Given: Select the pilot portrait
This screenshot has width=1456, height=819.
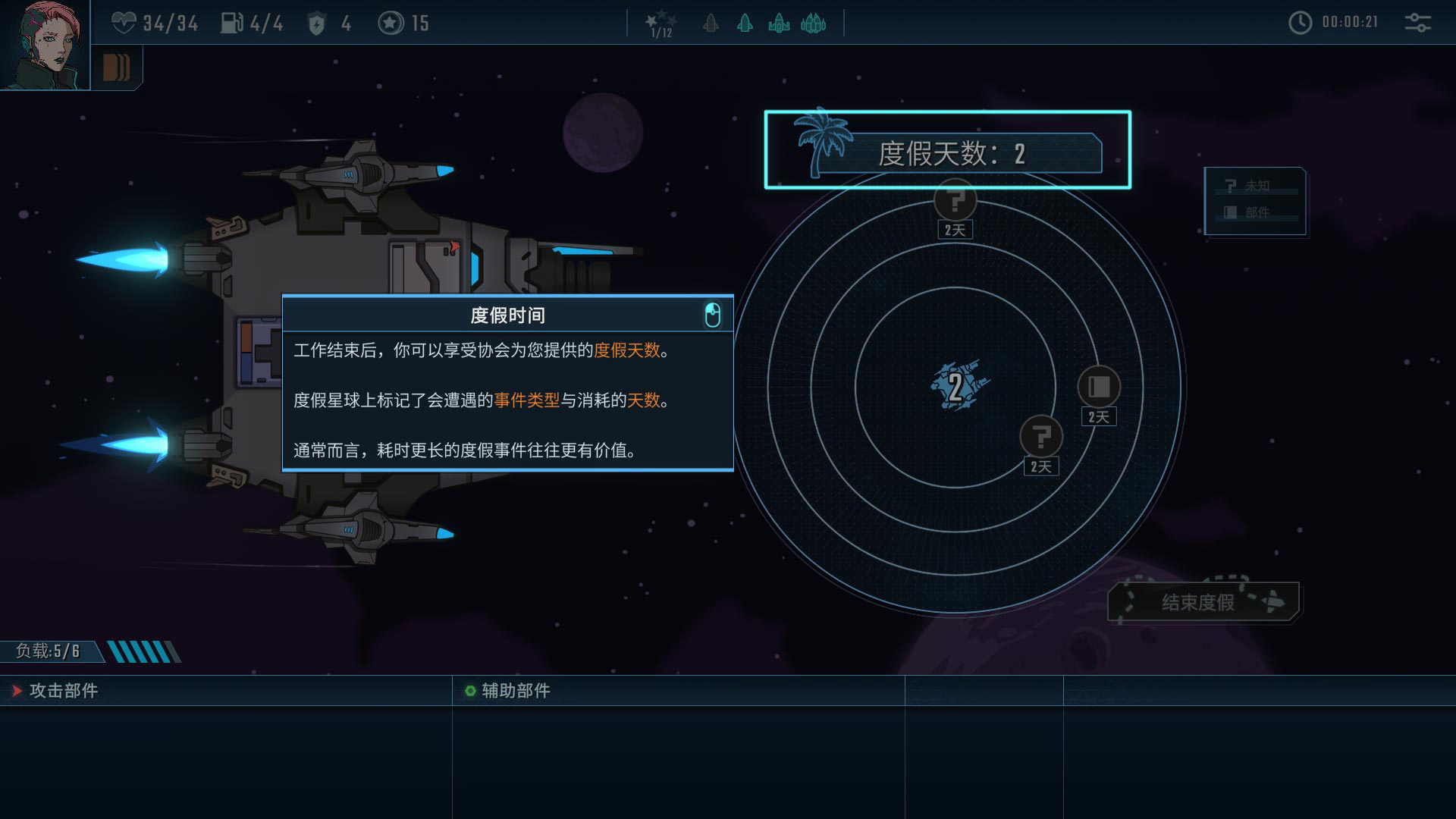Looking at the screenshot, I should [x=44, y=45].
